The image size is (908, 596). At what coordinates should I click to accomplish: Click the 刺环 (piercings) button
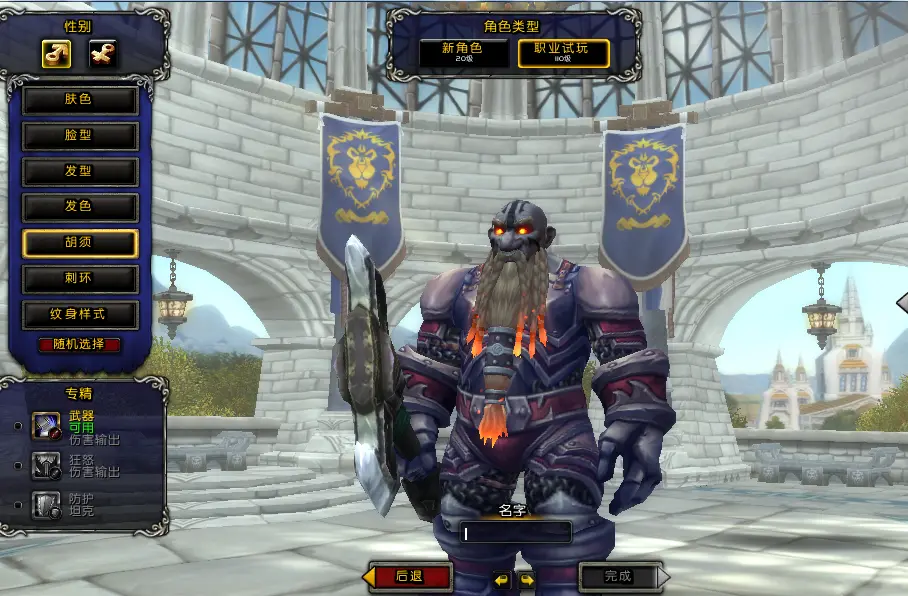click(x=80, y=278)
